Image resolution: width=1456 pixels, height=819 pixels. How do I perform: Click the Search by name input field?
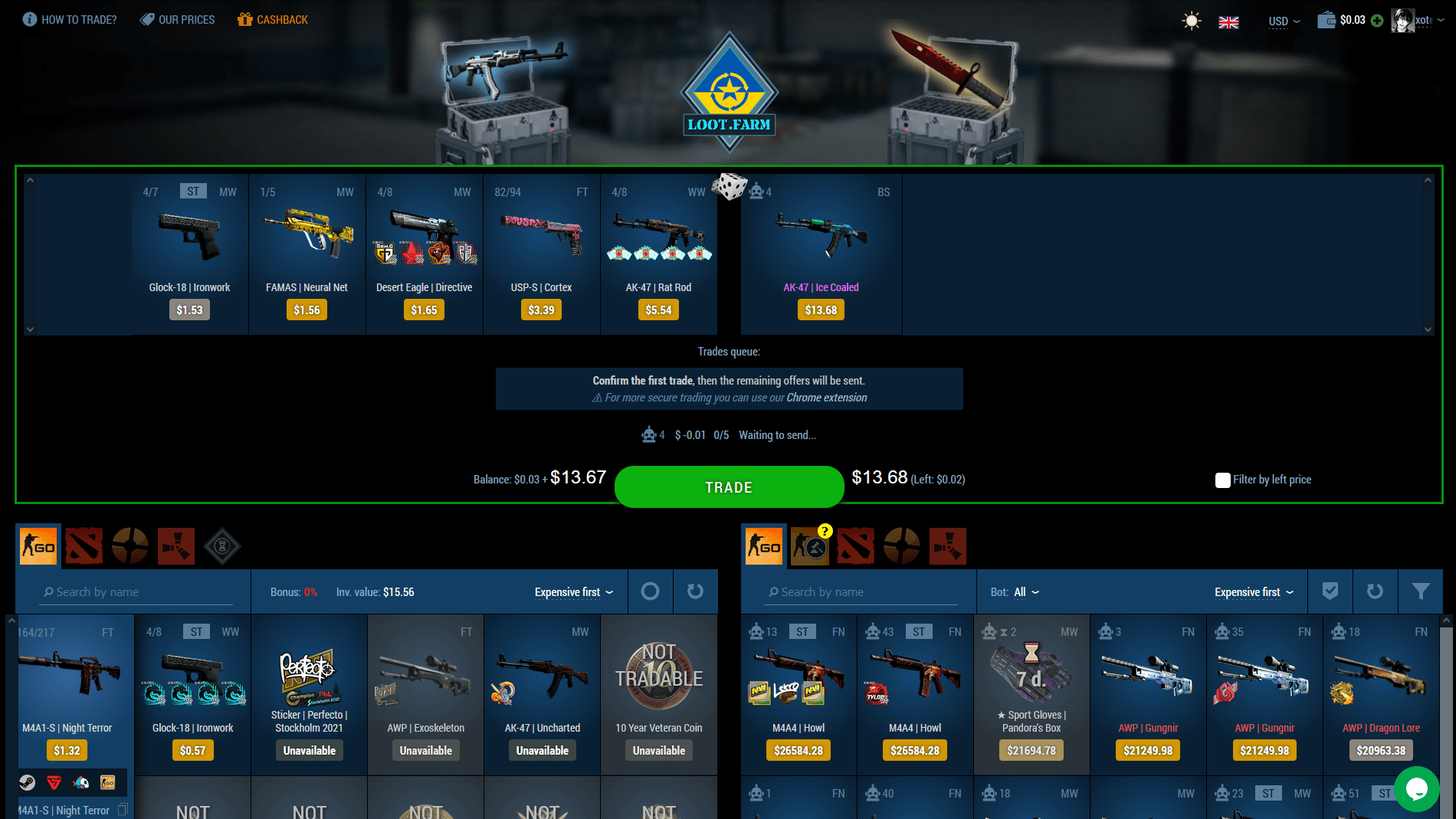click(135, 591)
